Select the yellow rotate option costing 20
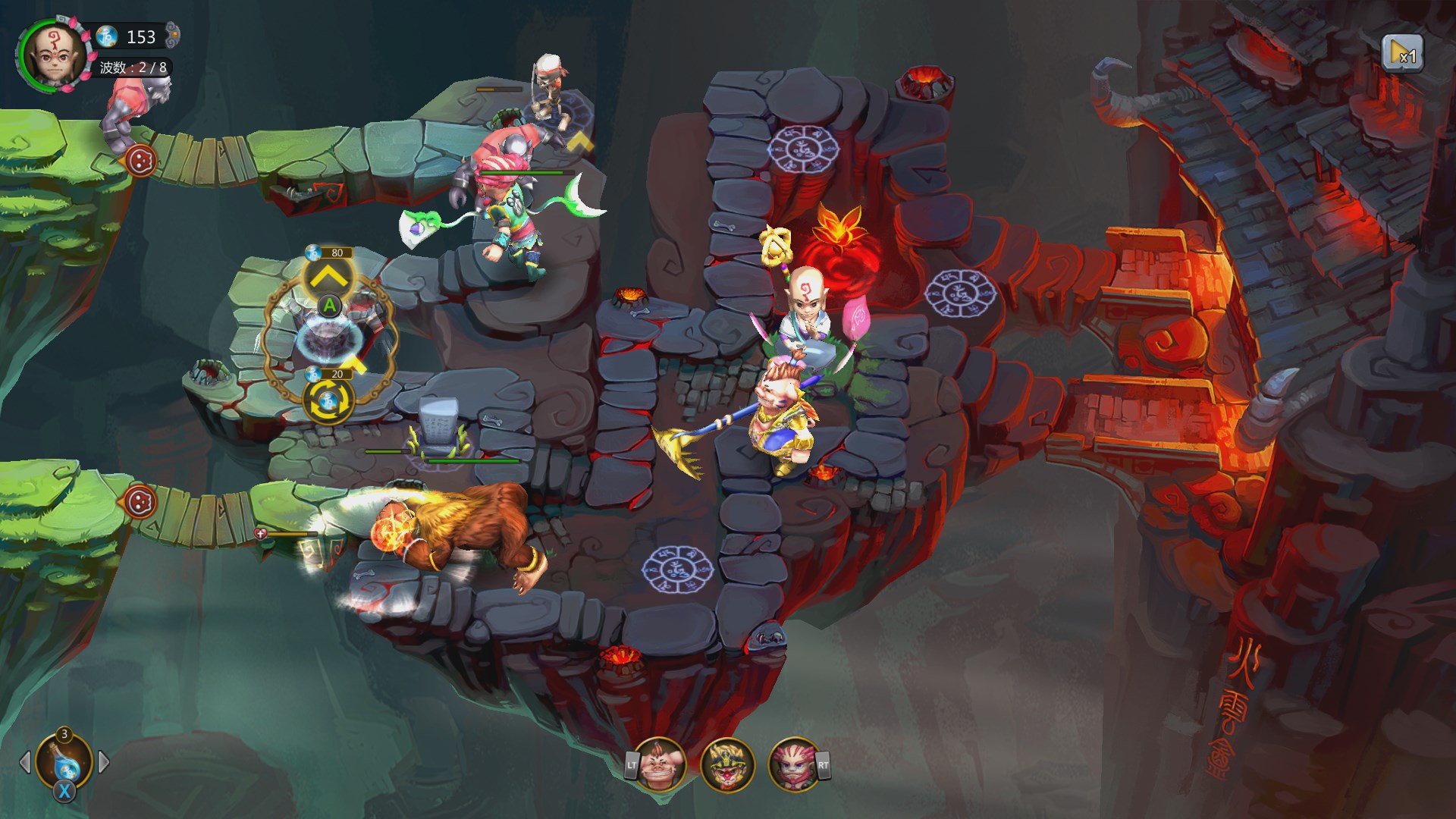This screenshot has height=819, width=1456. click(x=328, y=402)
